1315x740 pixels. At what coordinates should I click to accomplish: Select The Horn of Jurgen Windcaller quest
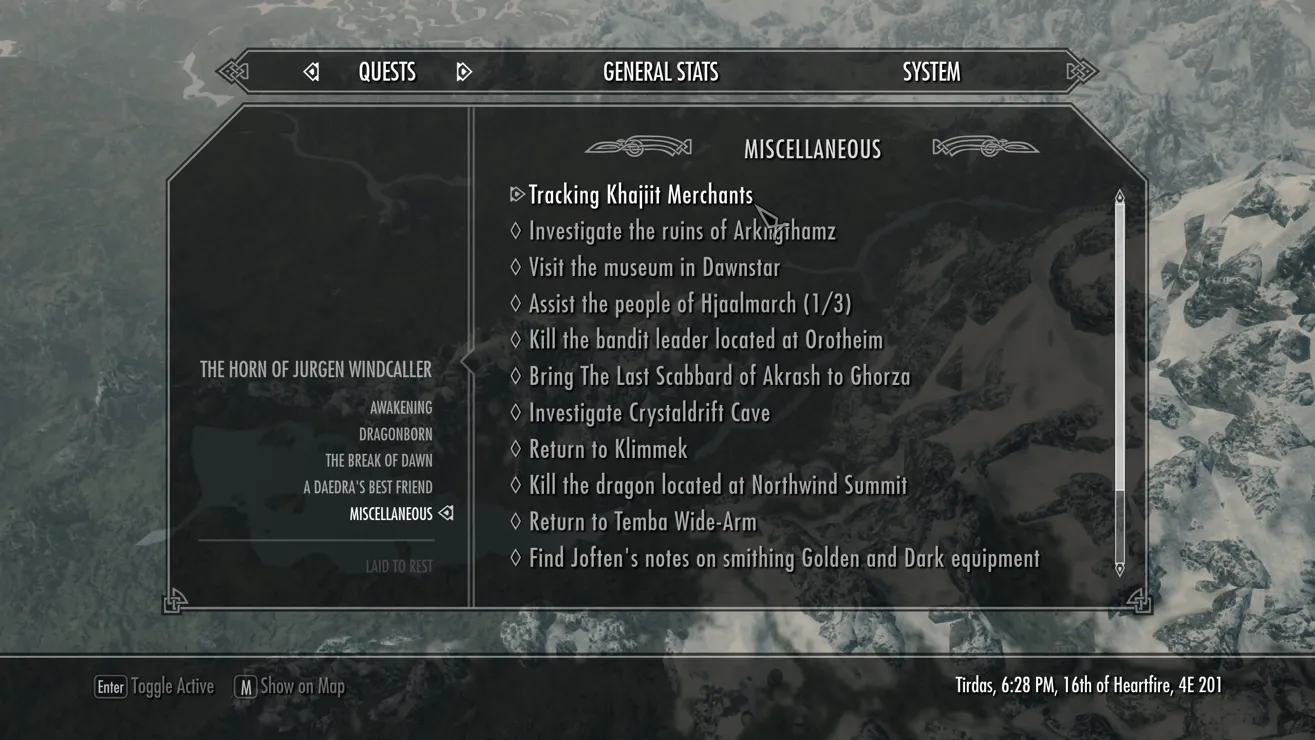click(316, 370)
